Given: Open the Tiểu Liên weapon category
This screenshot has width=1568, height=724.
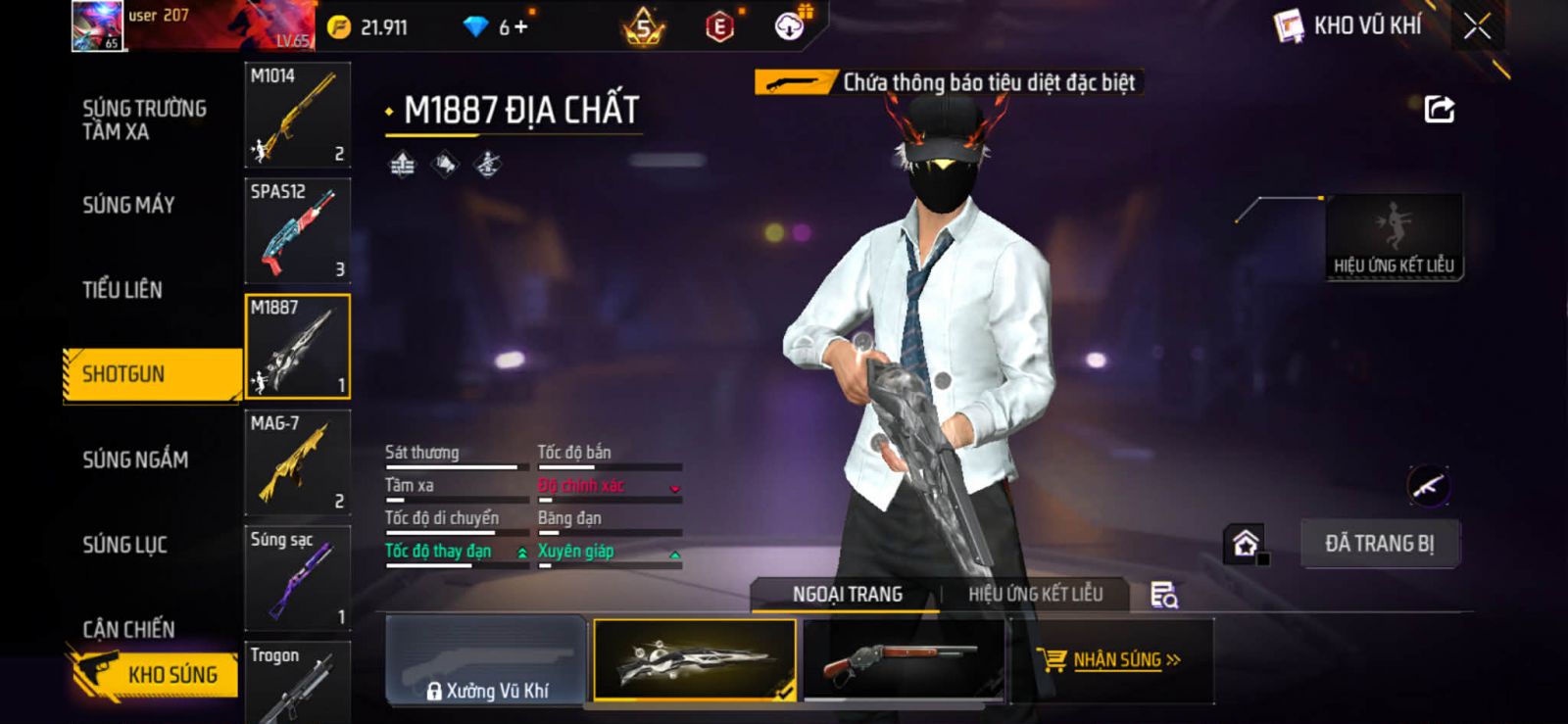Looking at the screenshot, I should pyautogui.click(x=122, y=289).
